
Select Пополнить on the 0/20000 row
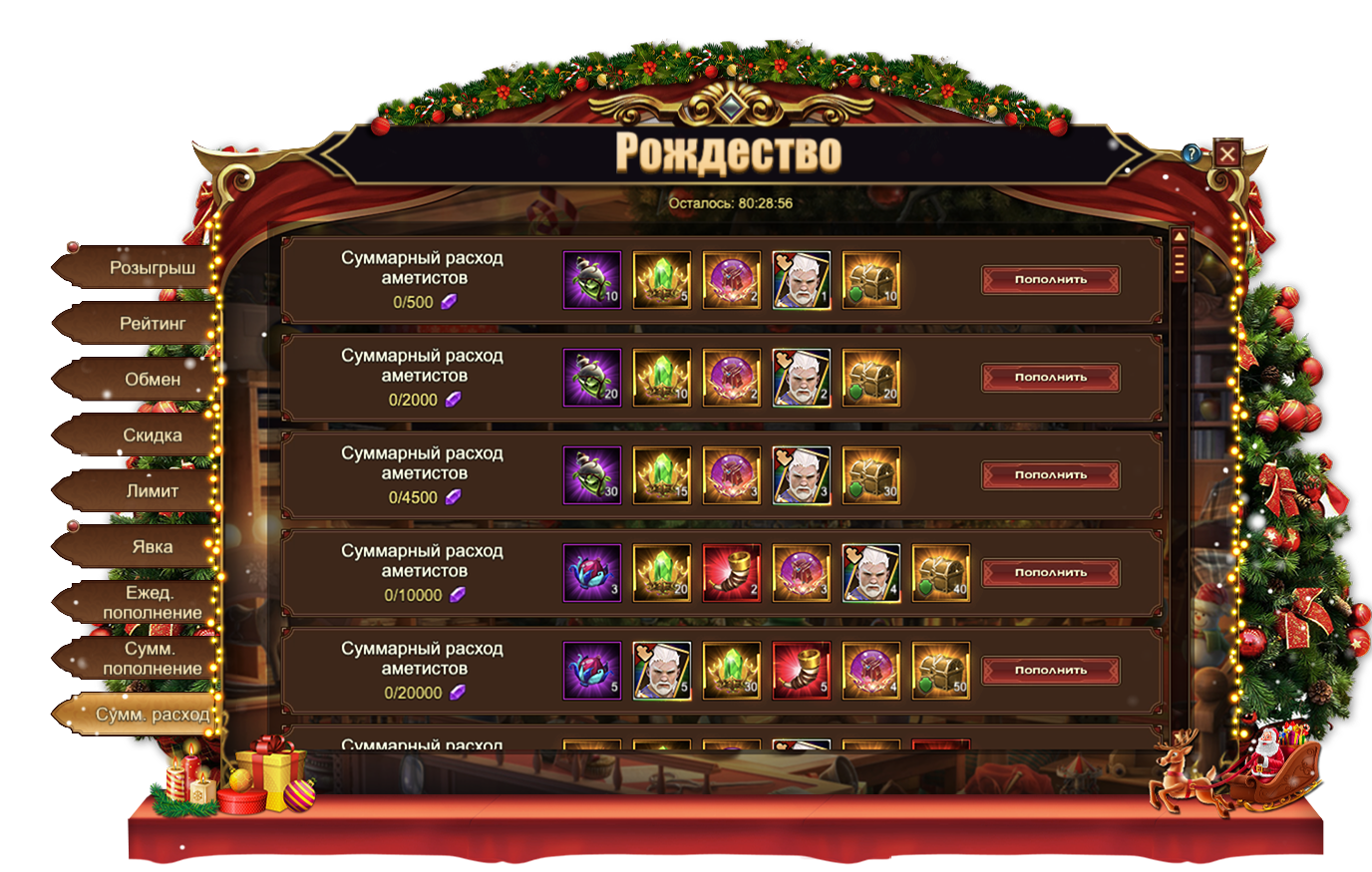(1051, 671)
